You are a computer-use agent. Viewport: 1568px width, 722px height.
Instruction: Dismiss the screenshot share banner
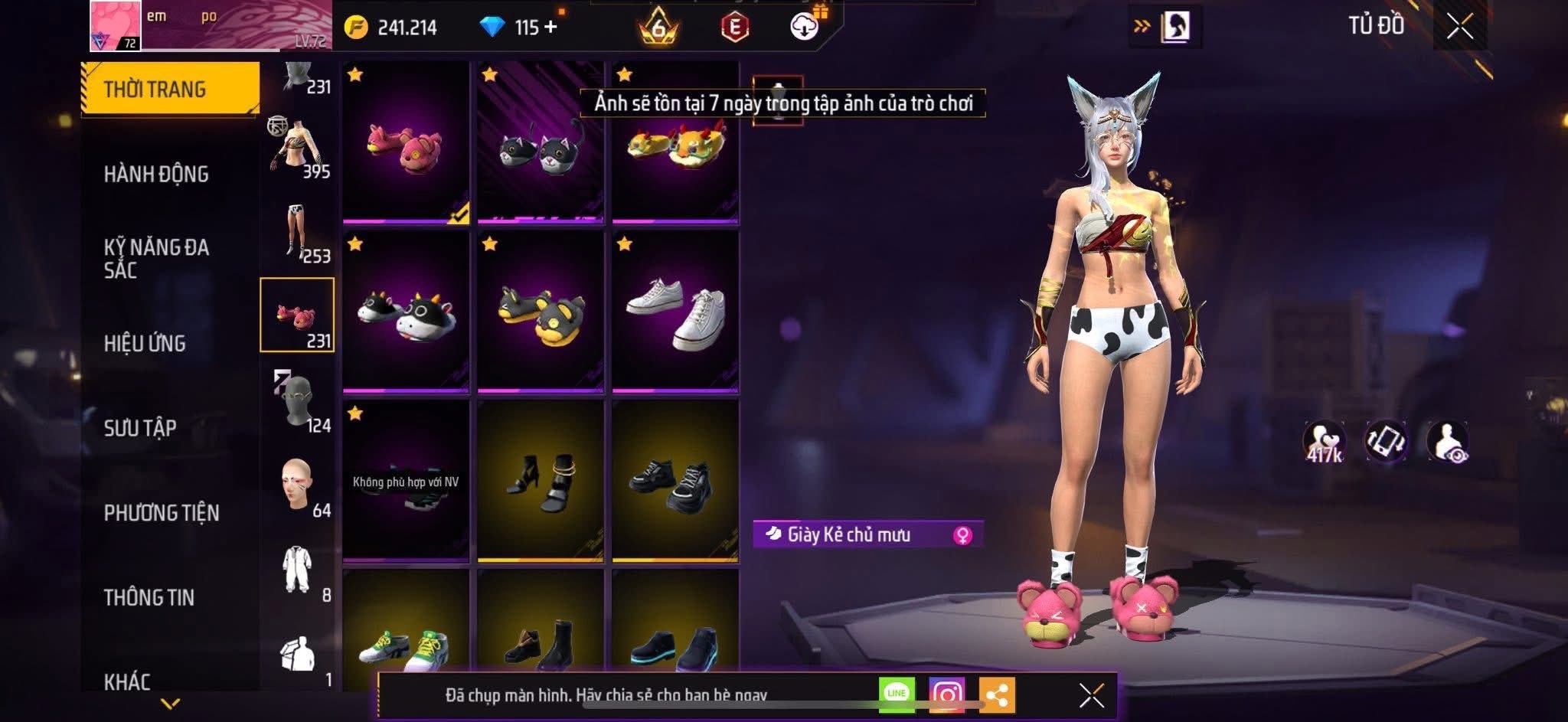(1091, 695)
